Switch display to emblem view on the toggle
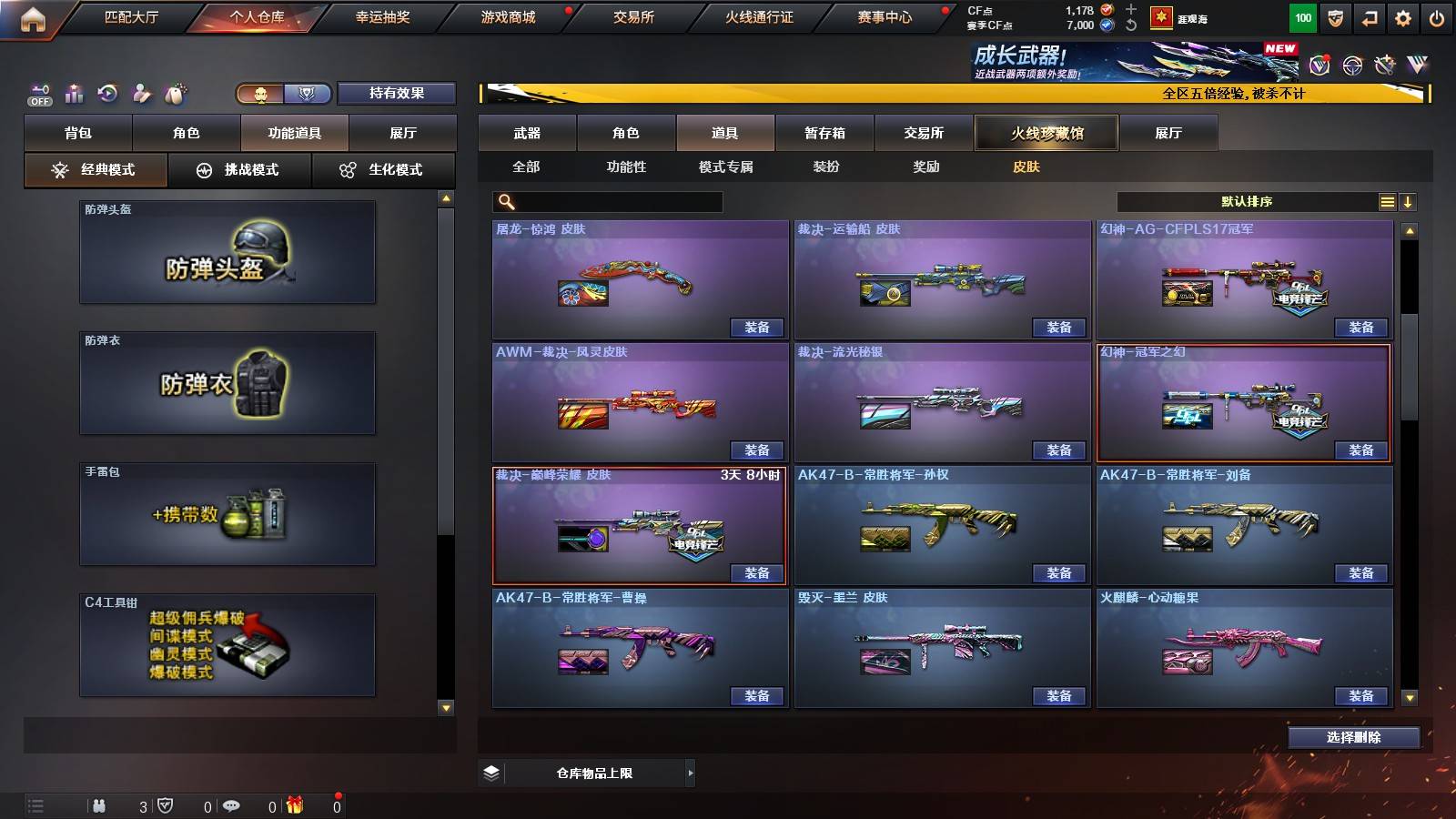This screenshot has width=1456, height=819. click(x=308, y=94)
